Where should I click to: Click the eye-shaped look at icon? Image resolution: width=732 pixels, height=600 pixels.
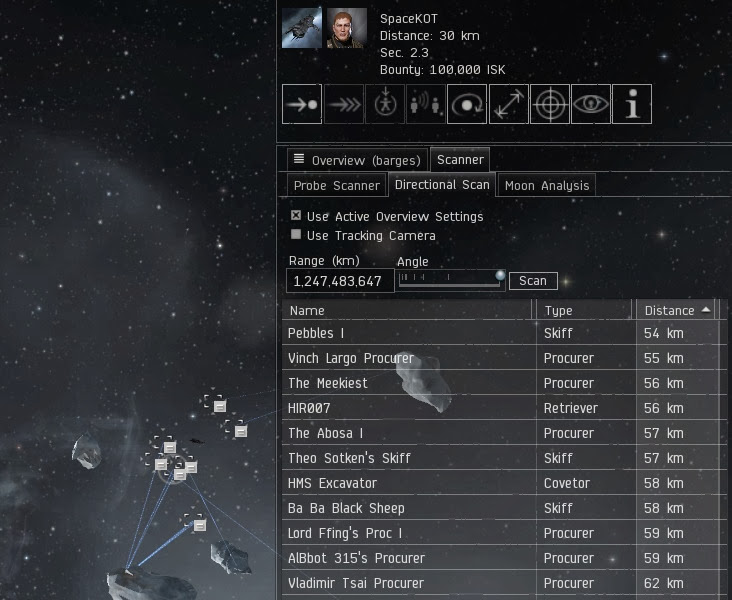tap(590, 104)
